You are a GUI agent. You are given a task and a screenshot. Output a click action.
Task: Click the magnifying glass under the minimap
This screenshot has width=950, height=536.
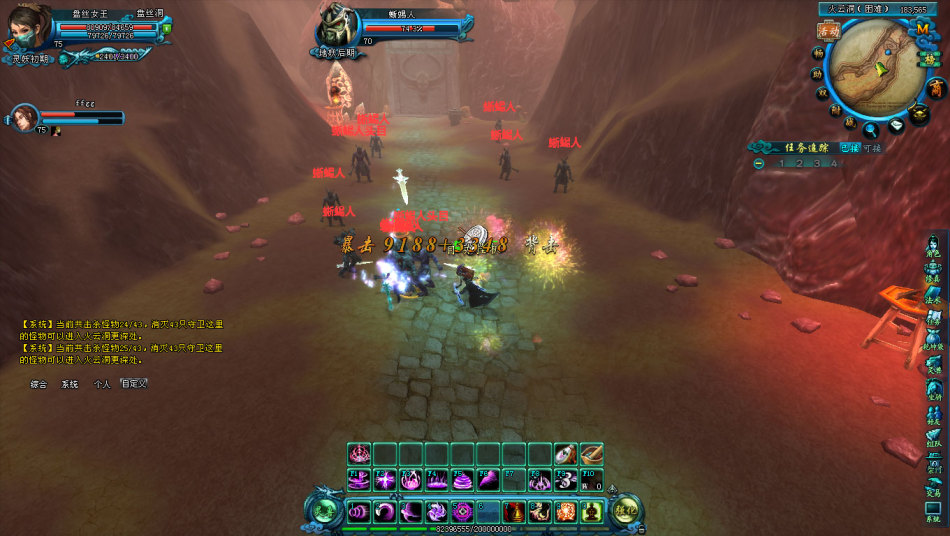click(871, 128)
